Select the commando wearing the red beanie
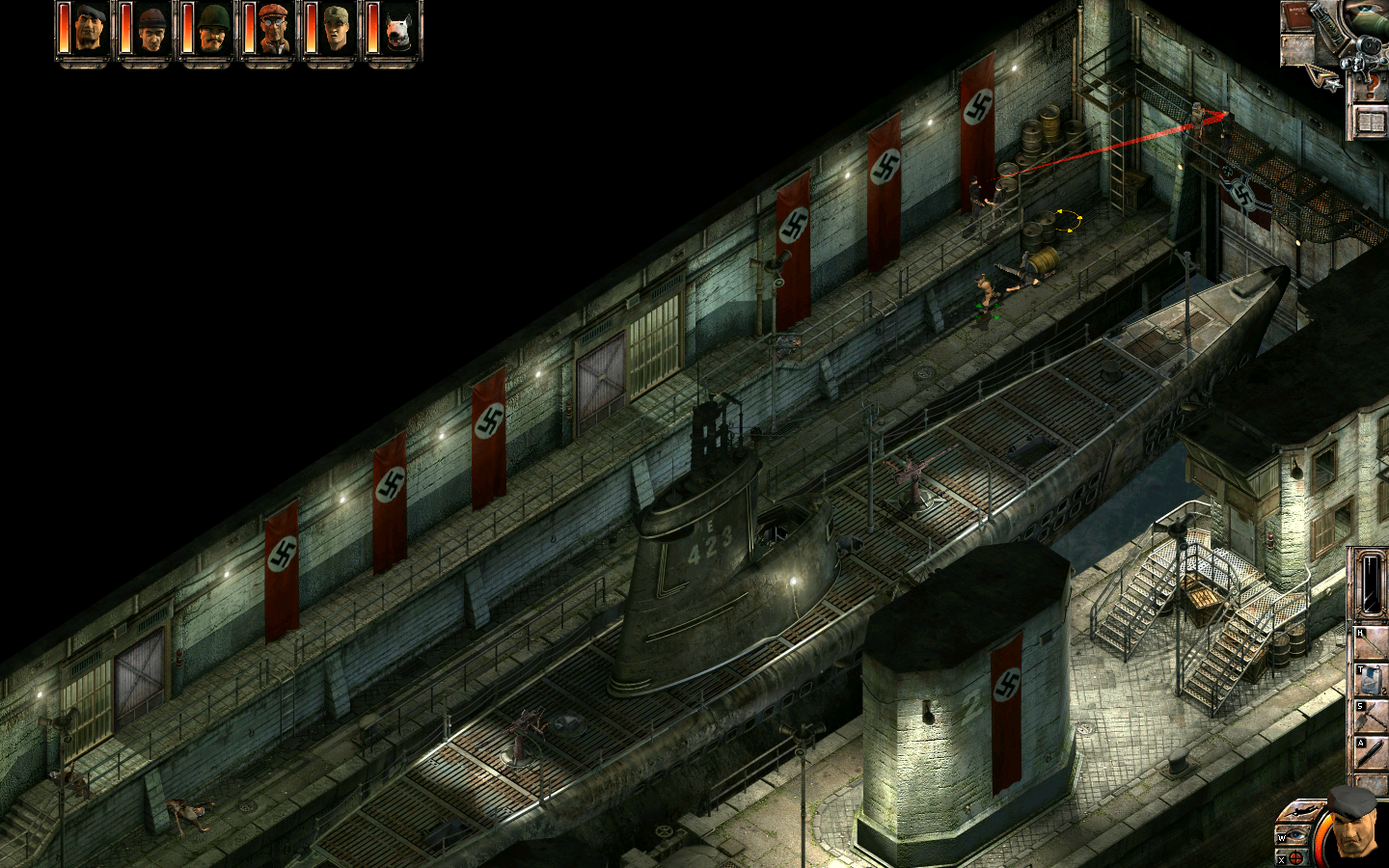This screenshot has height=868, width=1389. click(150, 30)
